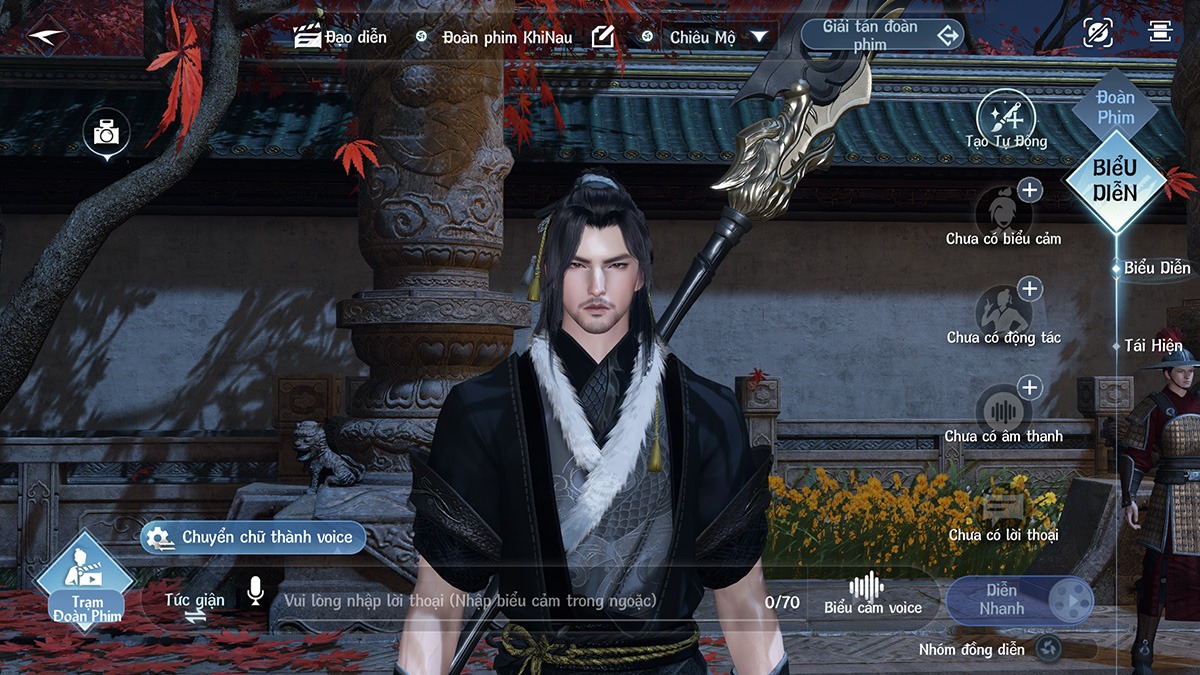Click Giải tán đoàn phim button
1200x675 pixels.
tap(882, 36)
